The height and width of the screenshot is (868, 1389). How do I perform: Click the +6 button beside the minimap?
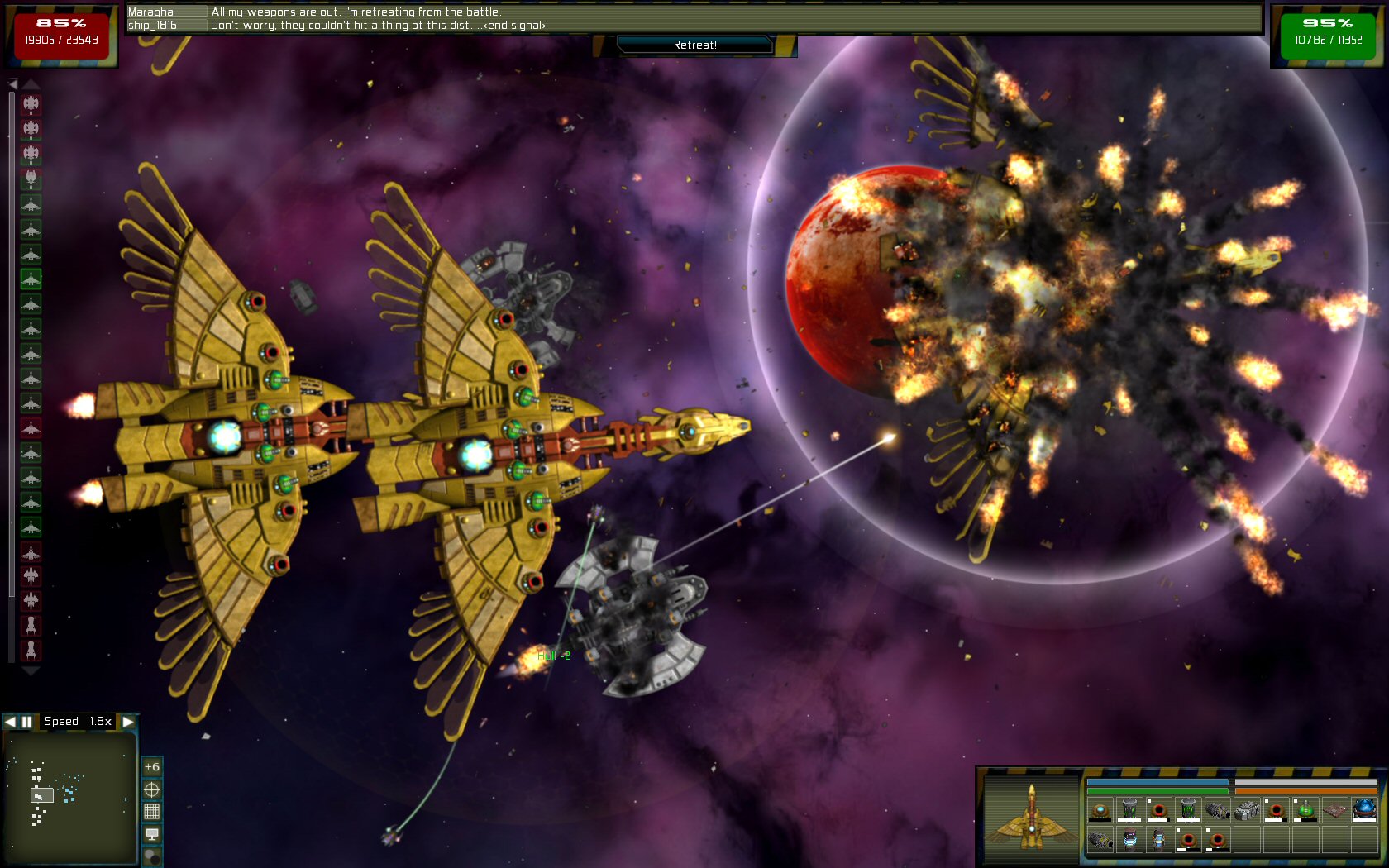[x=151, y=767]
